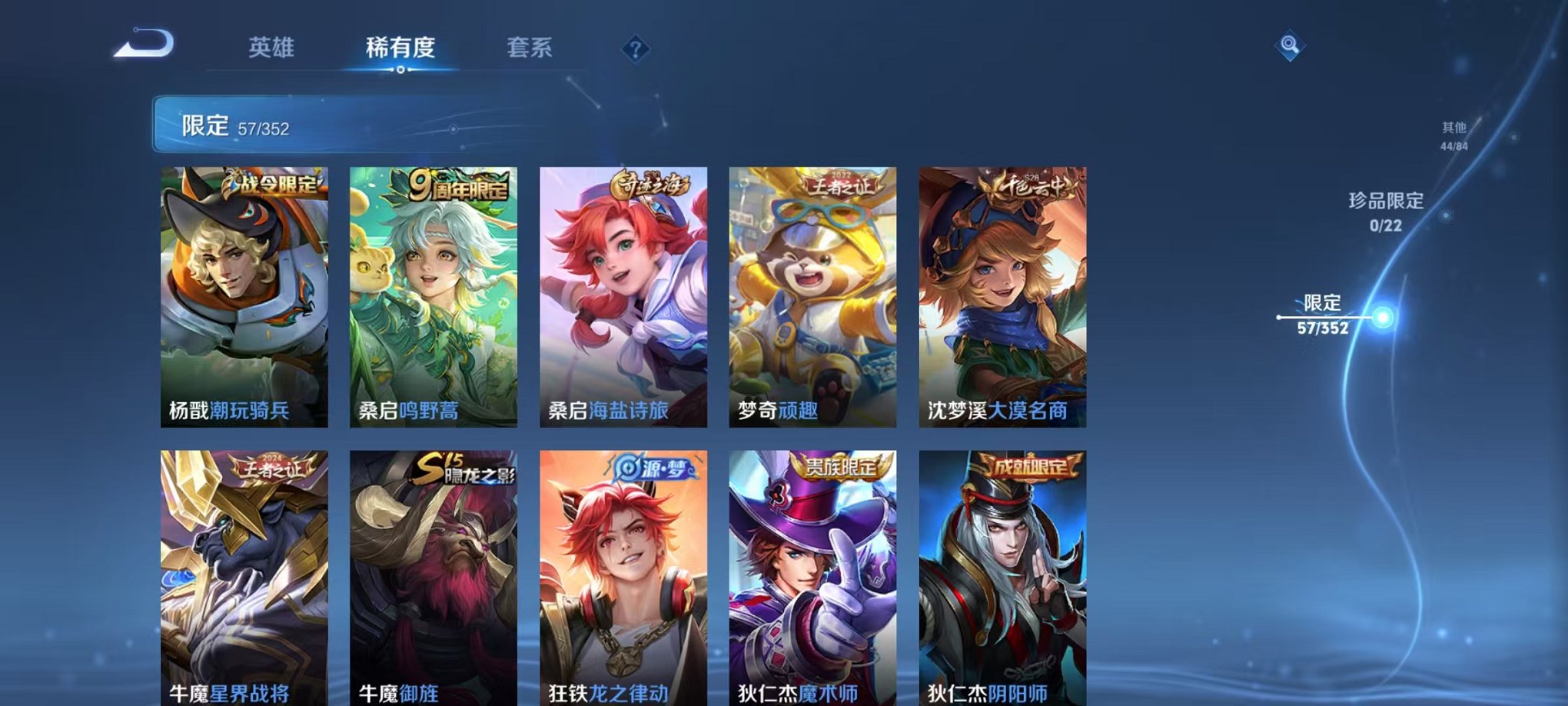Switch to the 套系 tab
1568x706 pixels.
(x=537, y=47)
